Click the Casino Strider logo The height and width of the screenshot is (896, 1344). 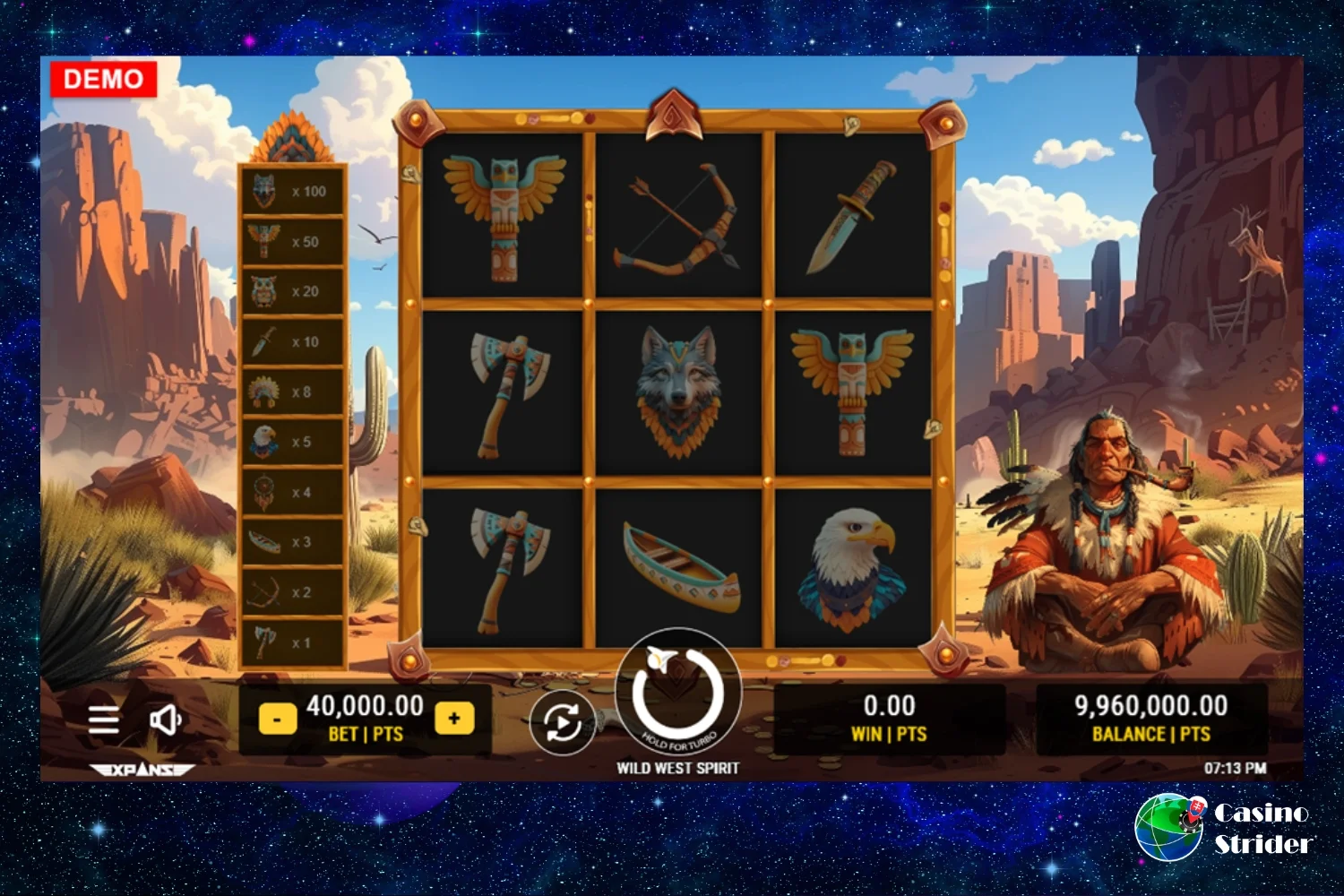1224,827
